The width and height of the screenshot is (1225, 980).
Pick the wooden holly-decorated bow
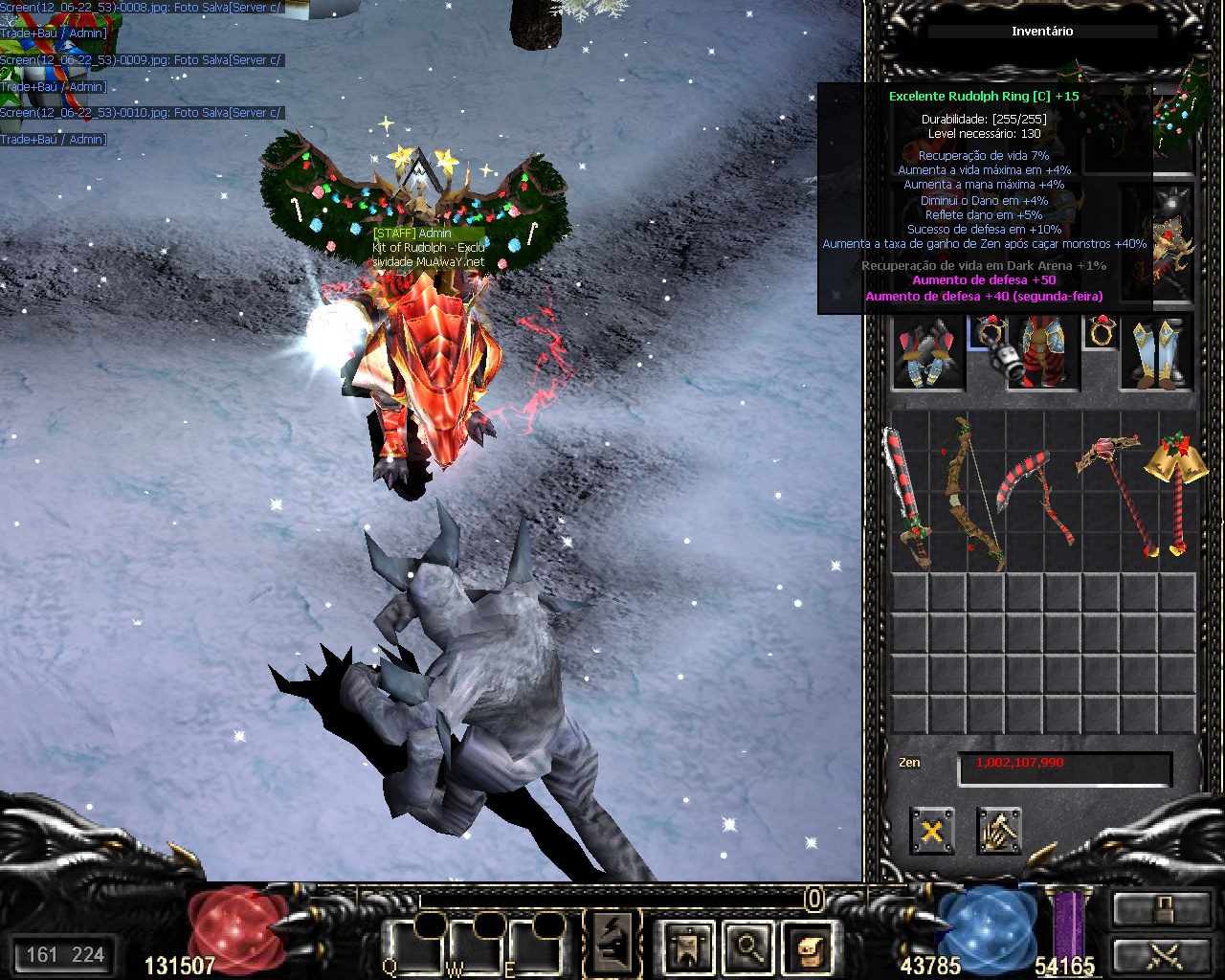(971, 493)
